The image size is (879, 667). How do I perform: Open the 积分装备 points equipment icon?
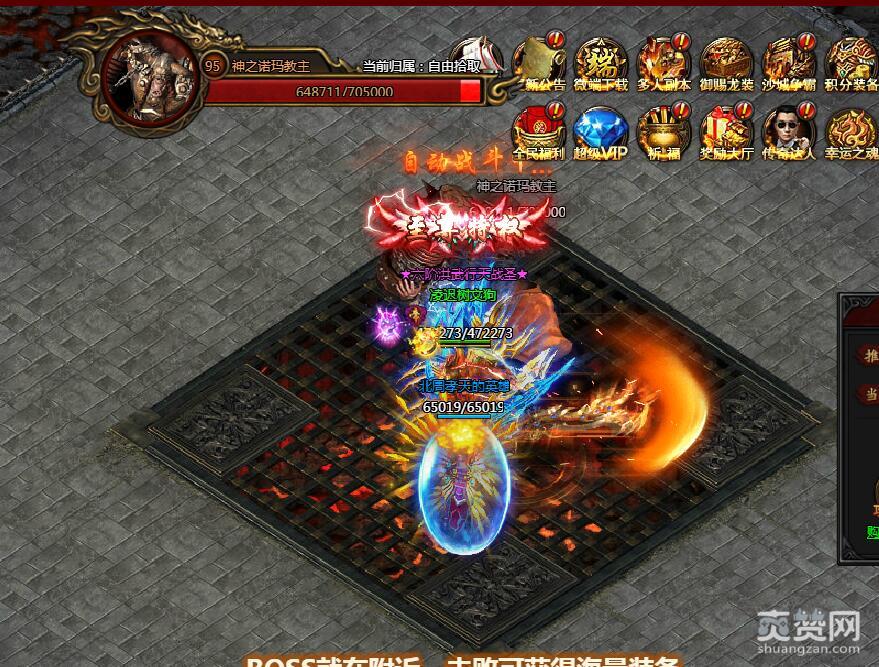850,61
